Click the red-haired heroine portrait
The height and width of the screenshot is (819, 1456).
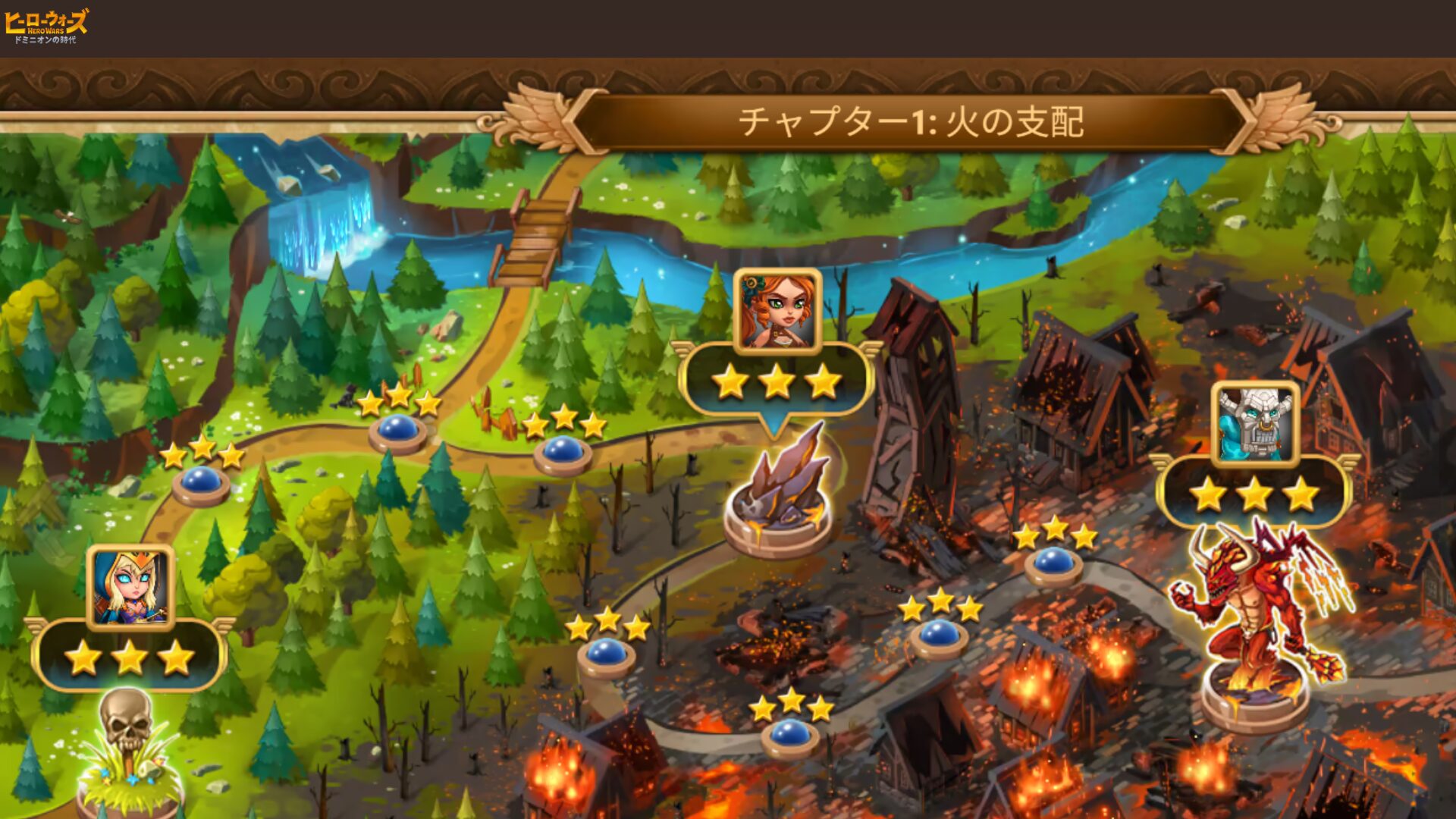778,311
